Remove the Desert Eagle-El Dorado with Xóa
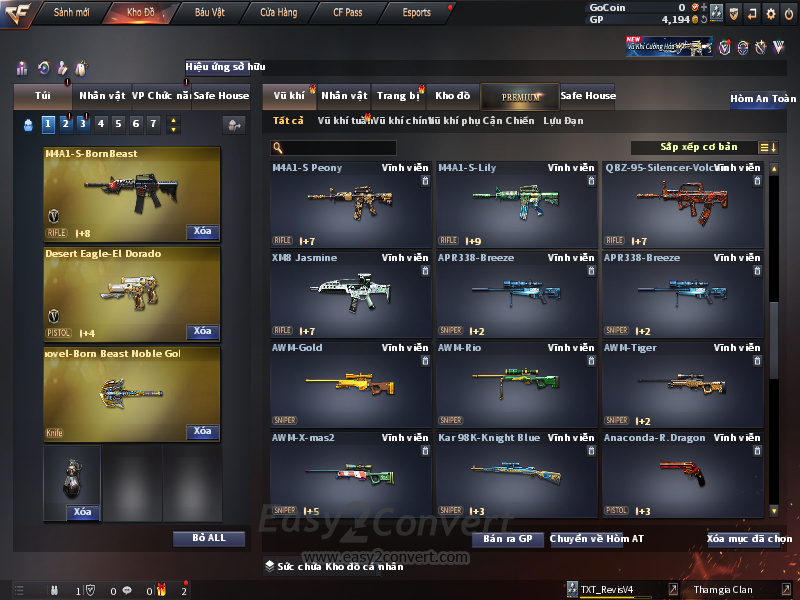Screen dimensions: 800x600 [202, 331]
